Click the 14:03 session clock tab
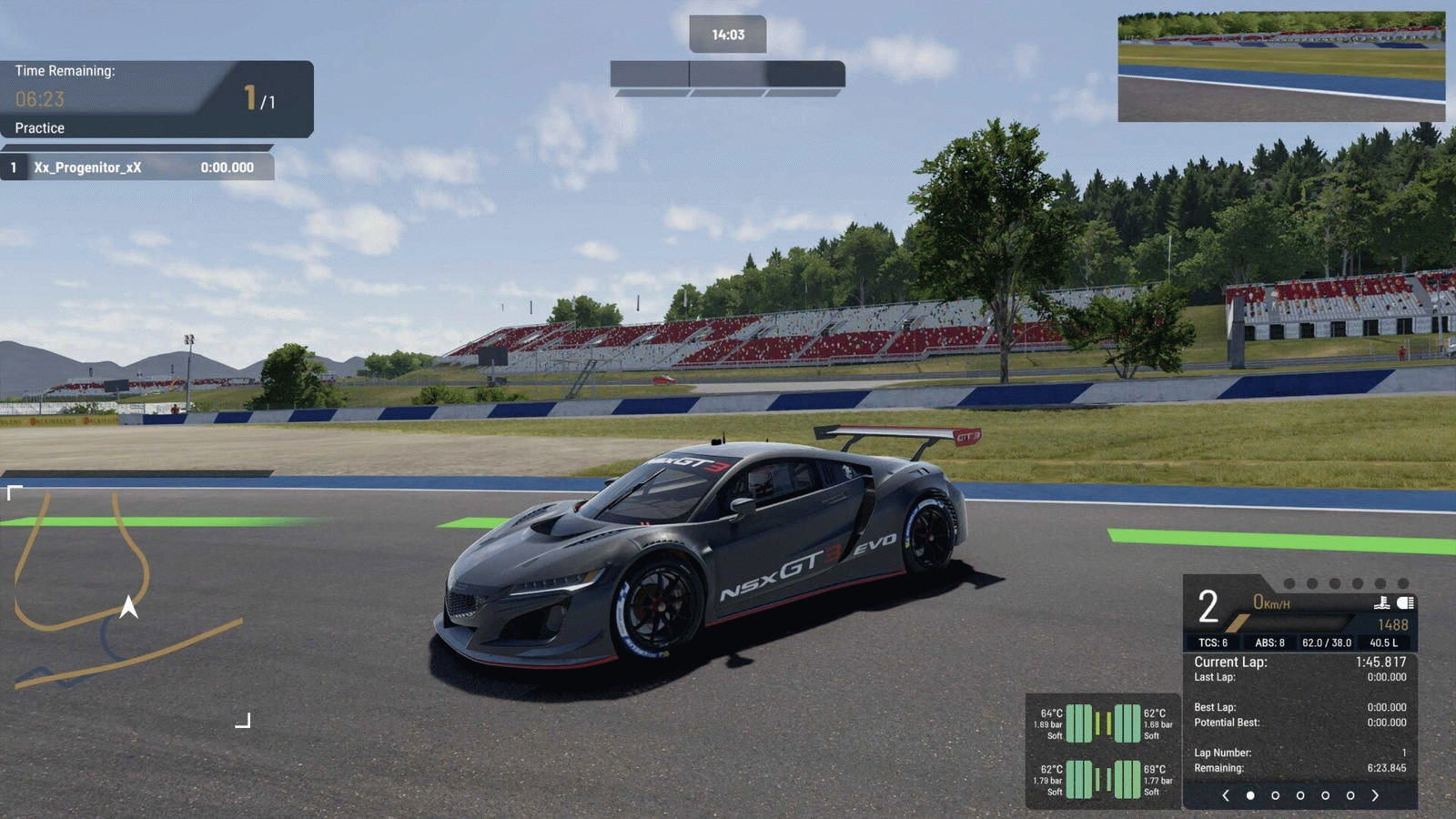1456x819 pixels. [730, 34]
